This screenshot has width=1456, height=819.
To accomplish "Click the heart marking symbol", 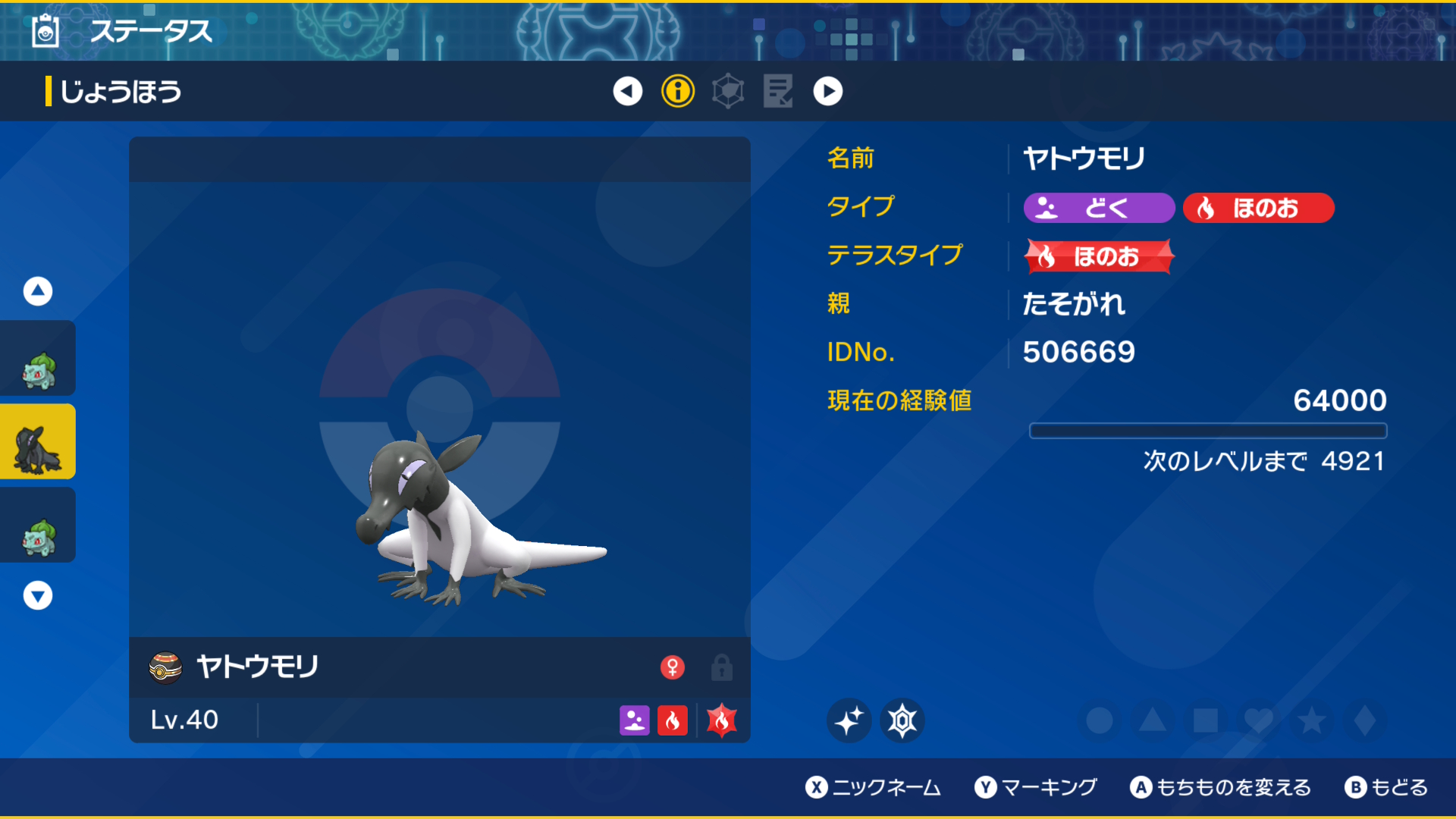I will point(1259,720).
